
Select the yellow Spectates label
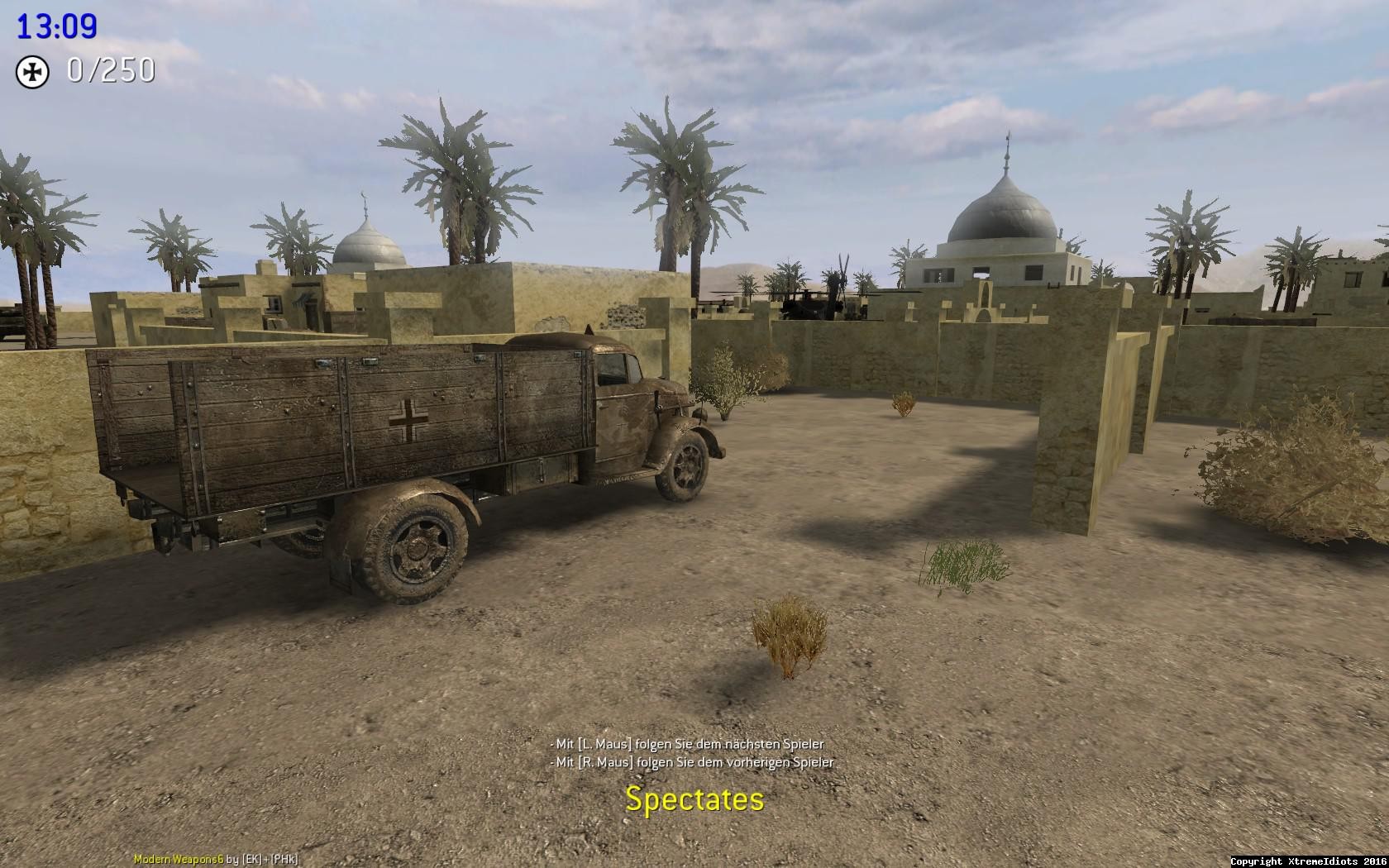(x=694, y=799)
